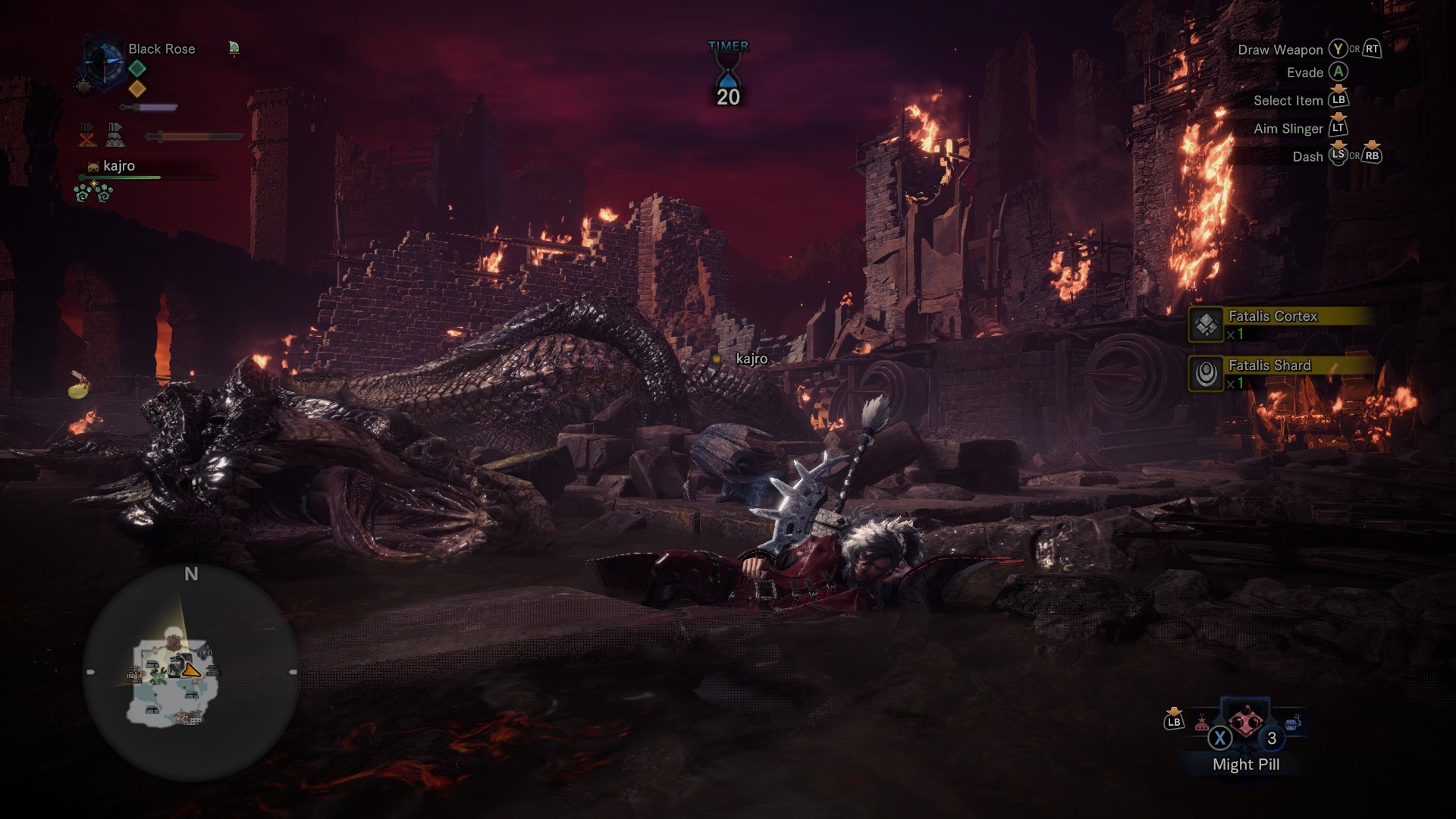The height and width of the screenshot is (819, 1456).
Task: Click the orange diamond status icon
Action: (137, 89)
